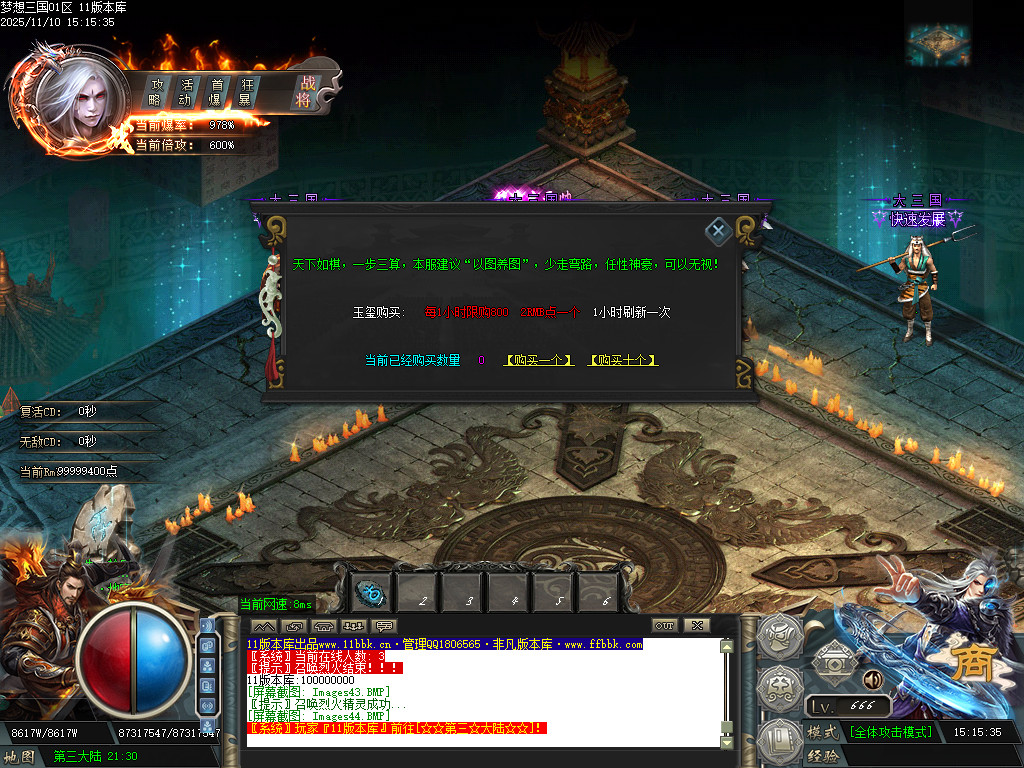1024x768 pixels.
Task: Open the 地图 map button
Action: [20, 757]
